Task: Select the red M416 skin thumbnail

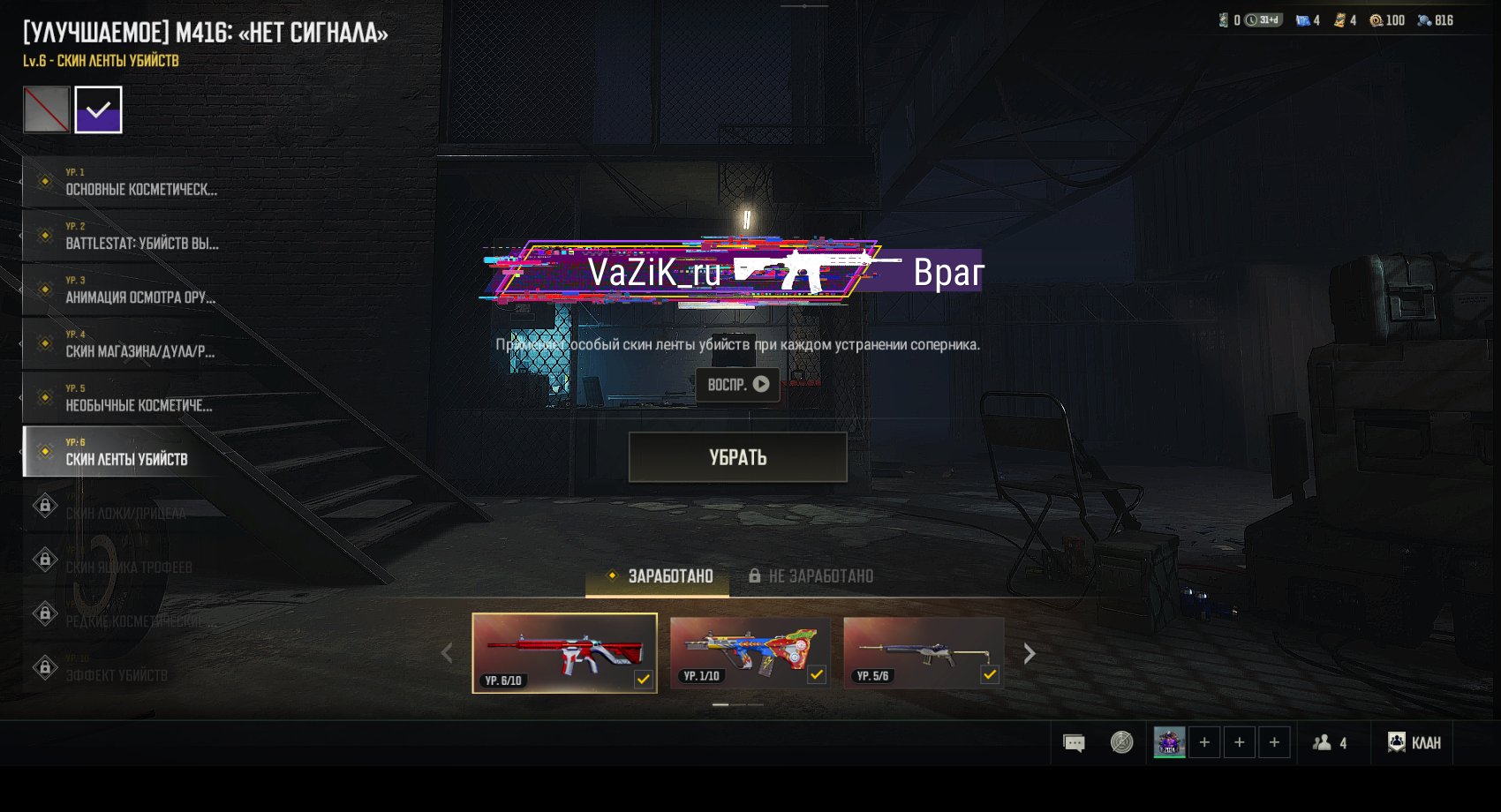Action: [564, 653]
